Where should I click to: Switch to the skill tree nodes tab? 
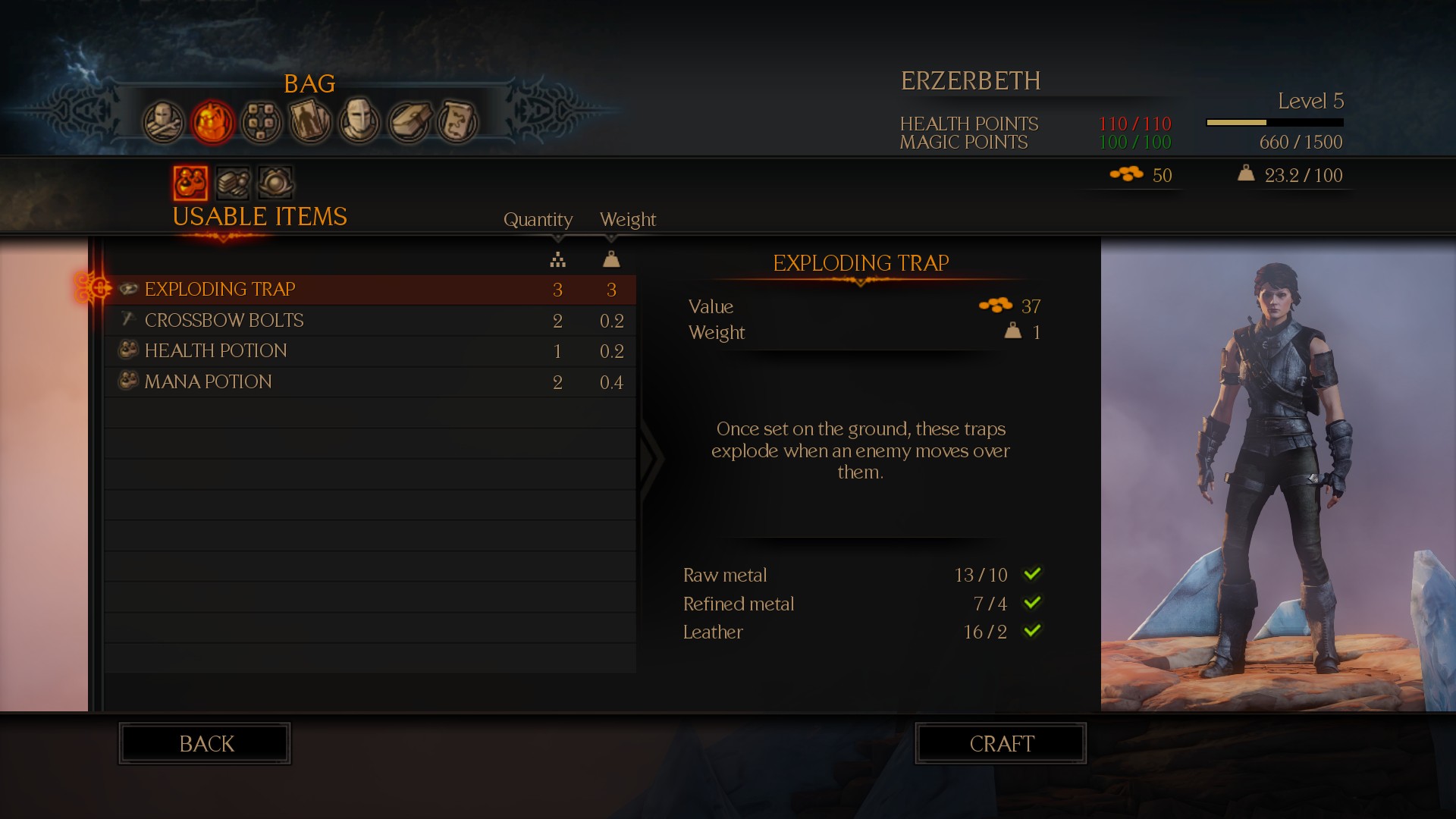click(262, 121)
